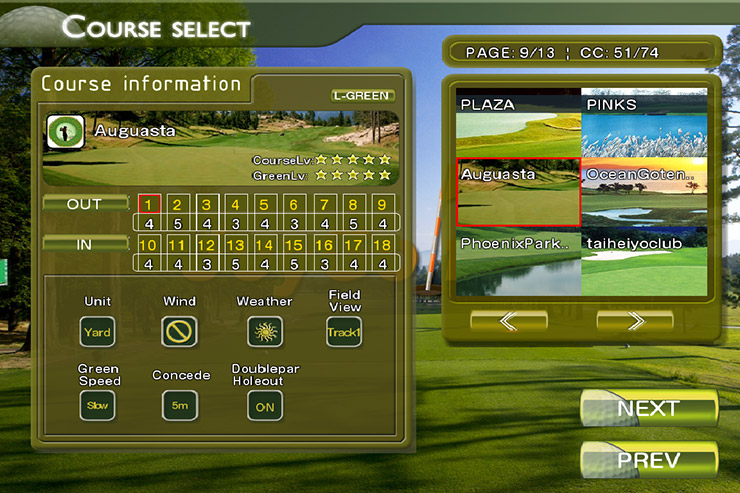Change the sunny Weather setting

pos(265,331)
